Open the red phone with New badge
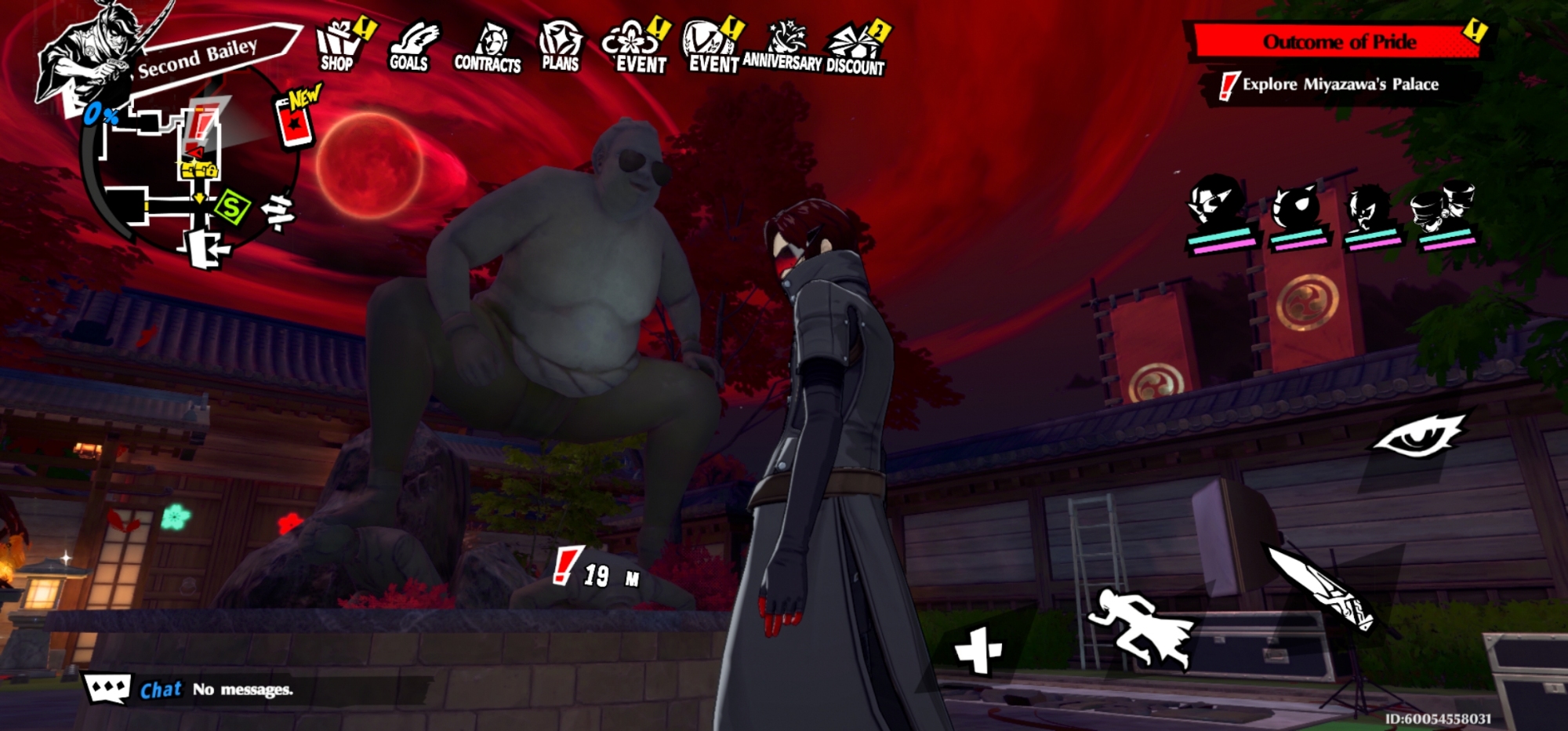 pyautogui.click(x=296, y=122)
